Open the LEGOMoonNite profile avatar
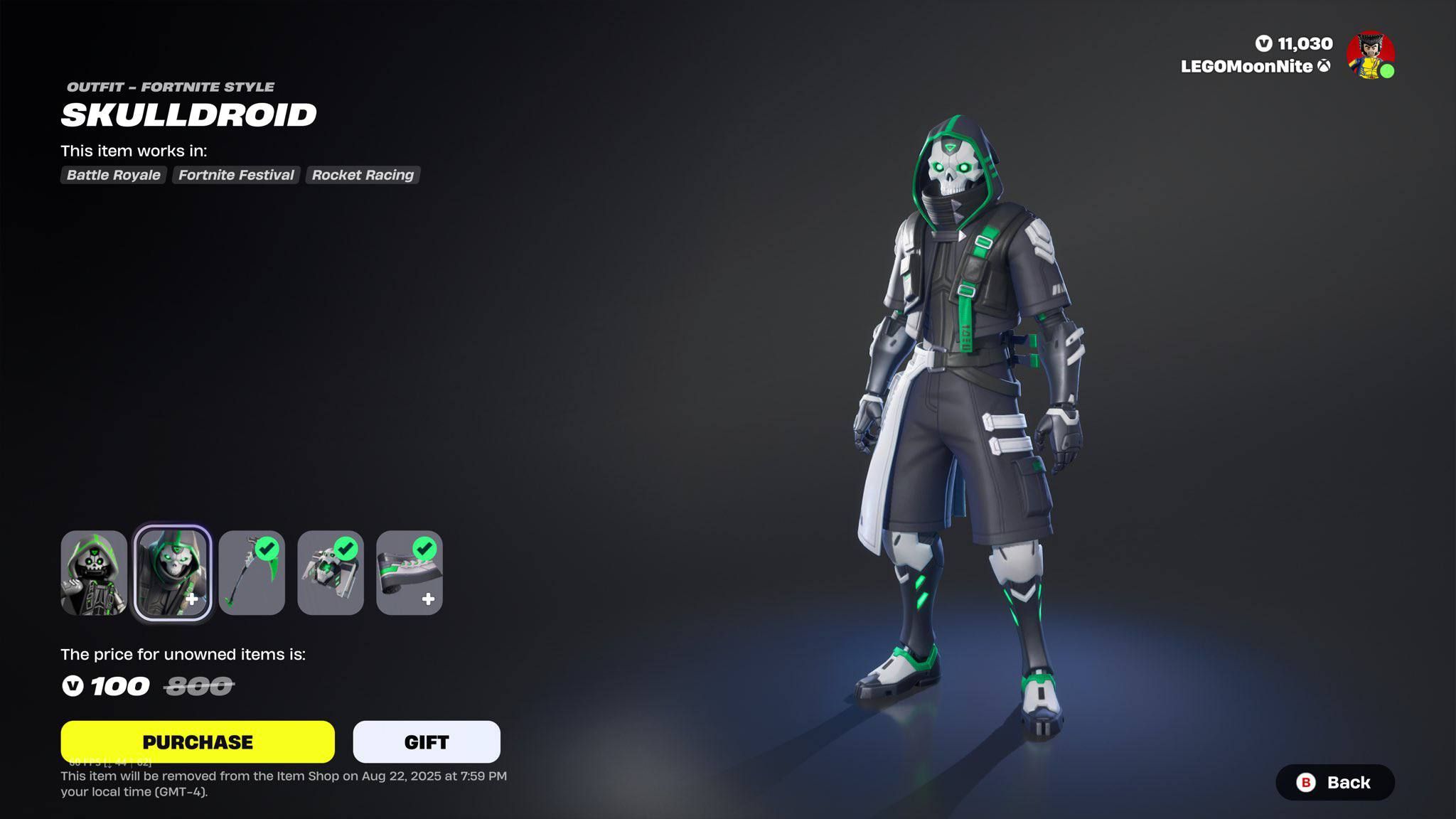The width and height of the screenshot is (1456, 819). pos(1370,55)
